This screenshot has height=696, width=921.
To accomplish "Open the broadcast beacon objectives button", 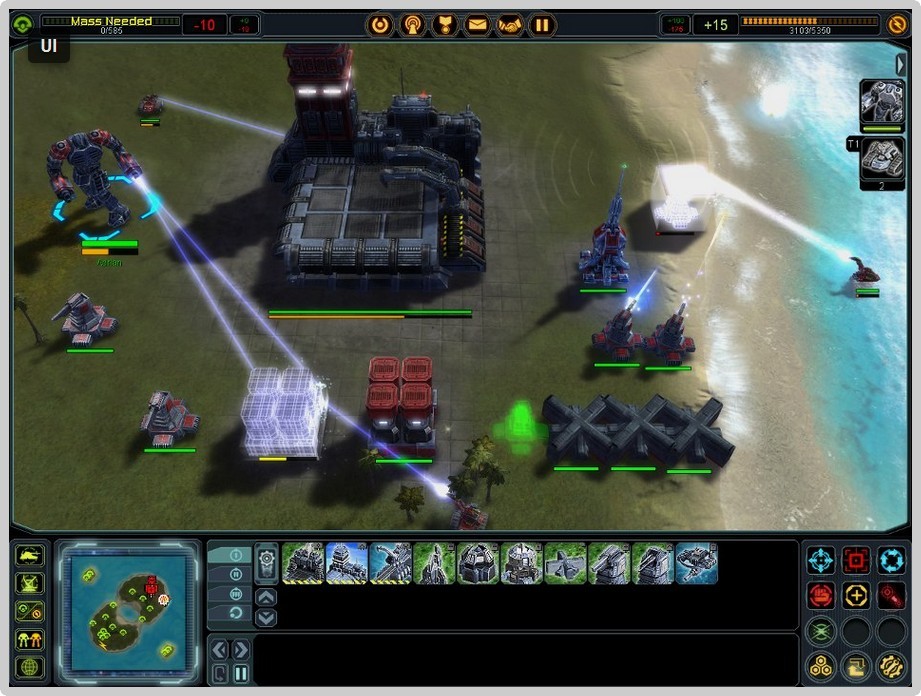I will (x=412, y=25).
